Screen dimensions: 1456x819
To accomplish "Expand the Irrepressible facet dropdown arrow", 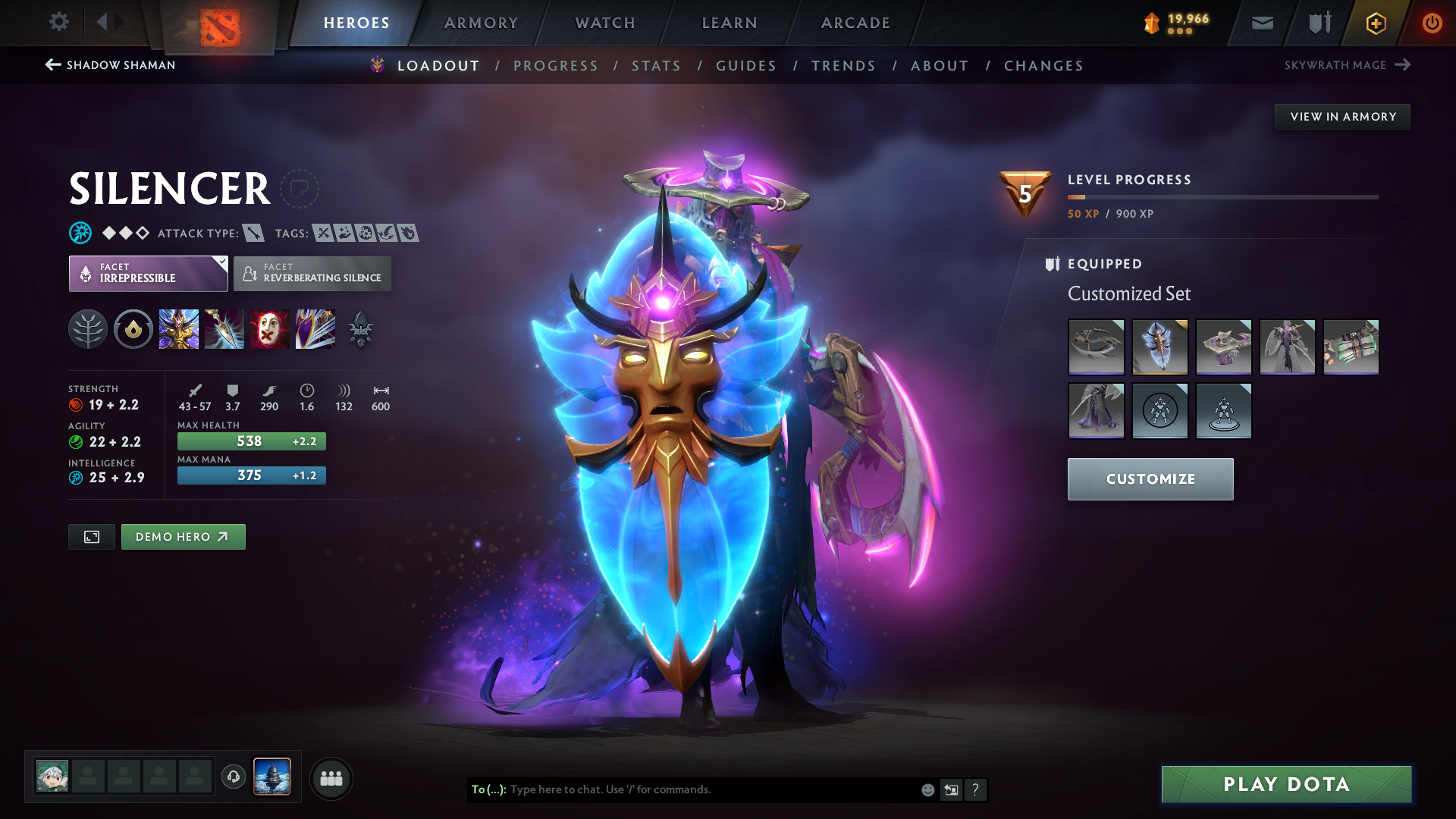I will point(221,261).
